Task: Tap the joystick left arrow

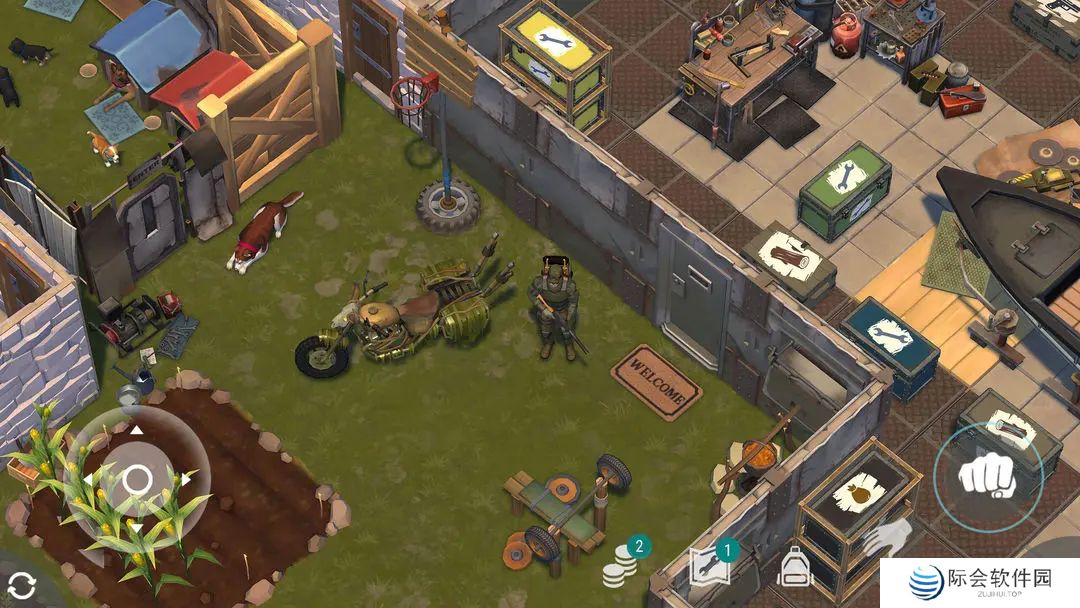Action: [x=88, y=480]
